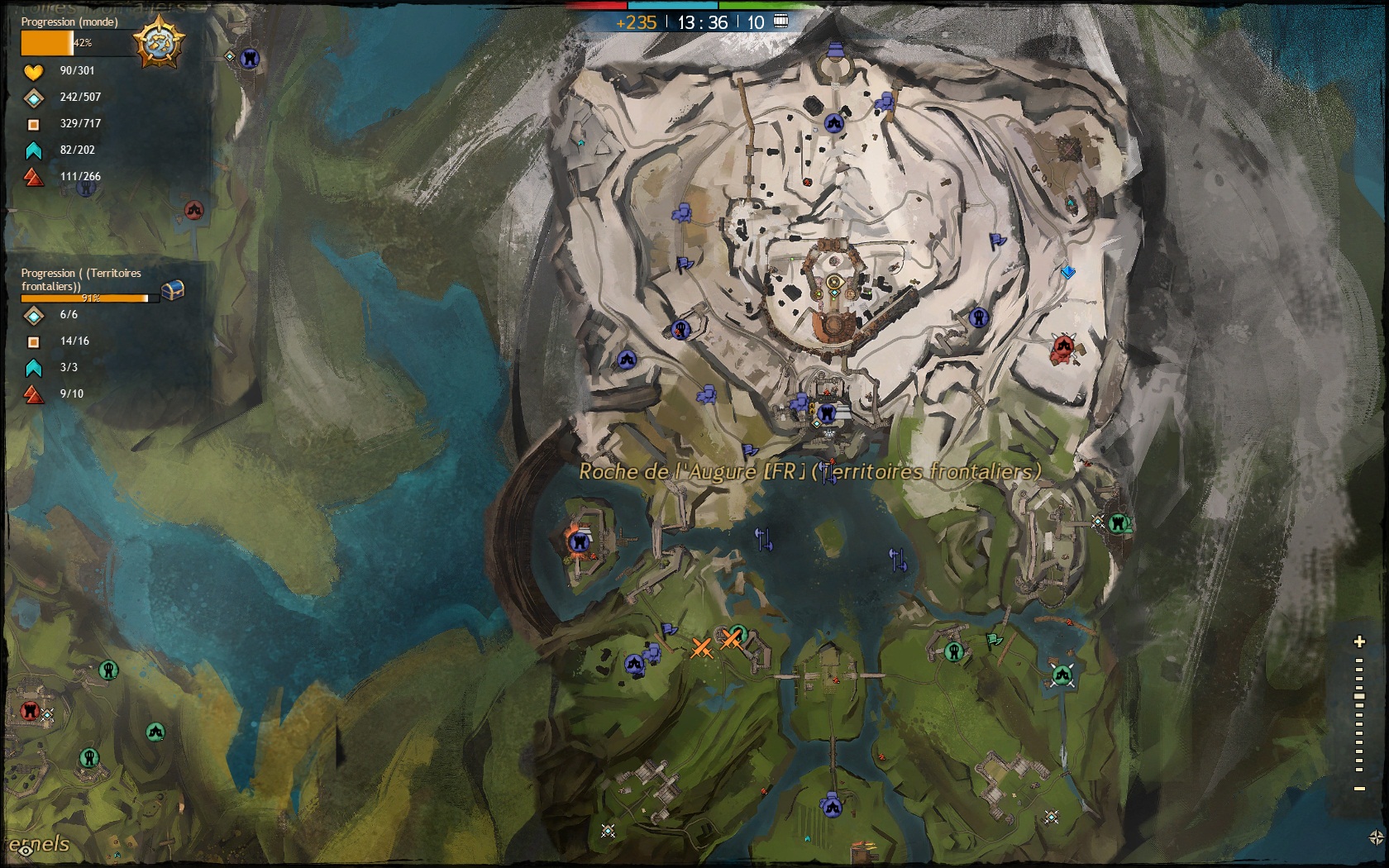
Task: Select the green tower on the eastern cliff
Action: pos(1119,522)
